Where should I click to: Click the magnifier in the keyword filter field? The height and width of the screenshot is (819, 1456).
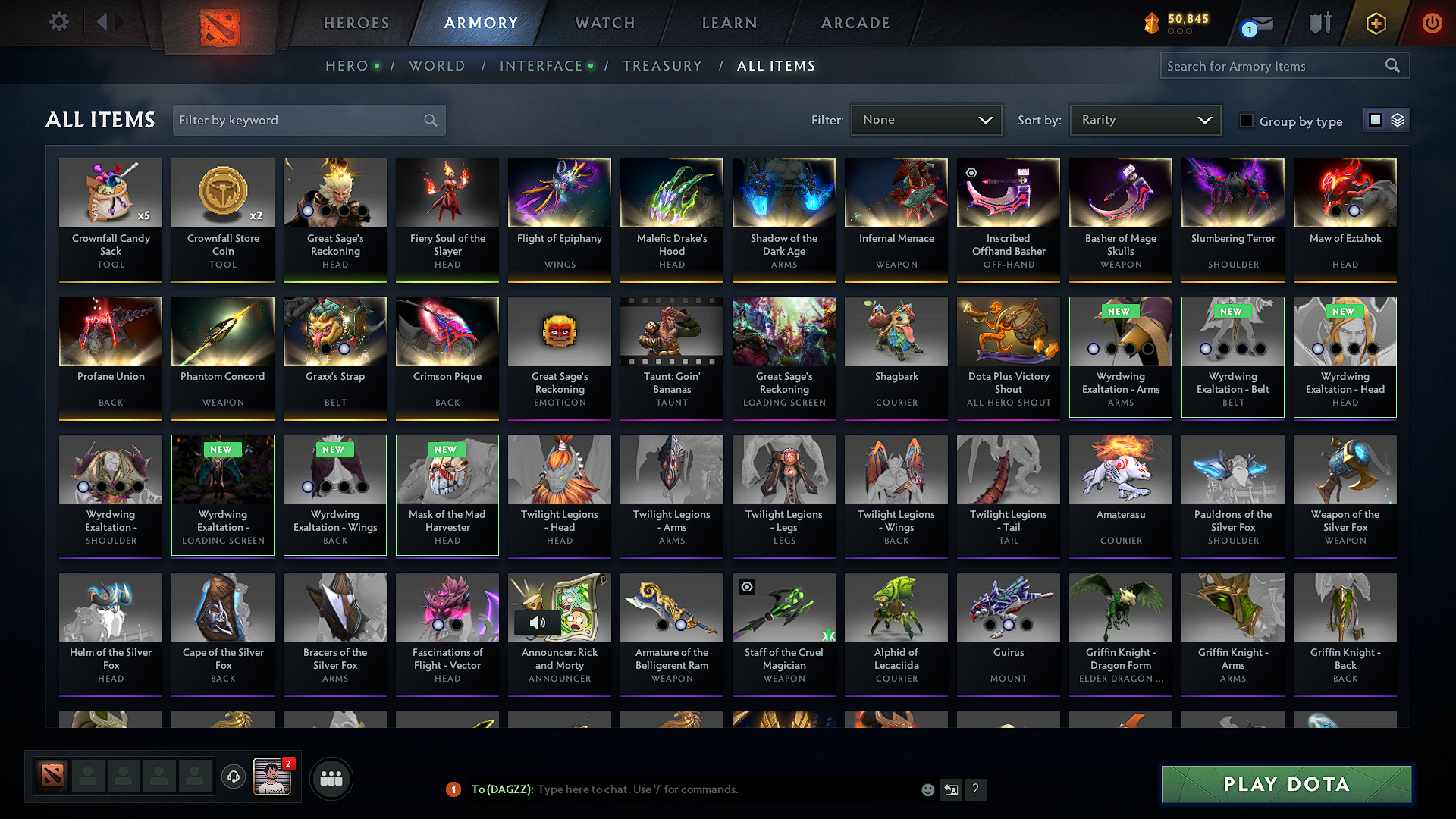click(429, 120)
